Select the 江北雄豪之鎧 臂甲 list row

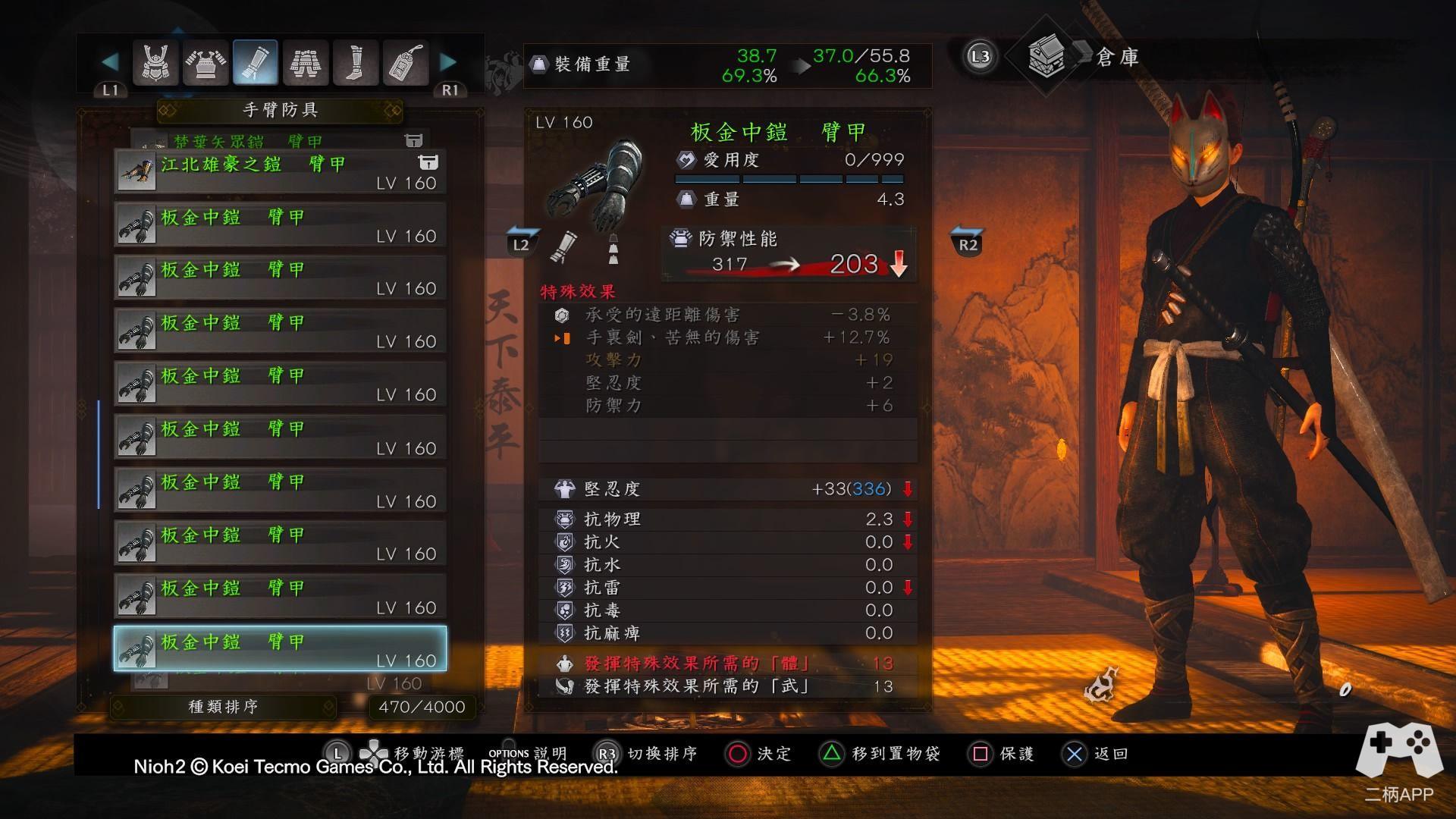coord(280,172)
